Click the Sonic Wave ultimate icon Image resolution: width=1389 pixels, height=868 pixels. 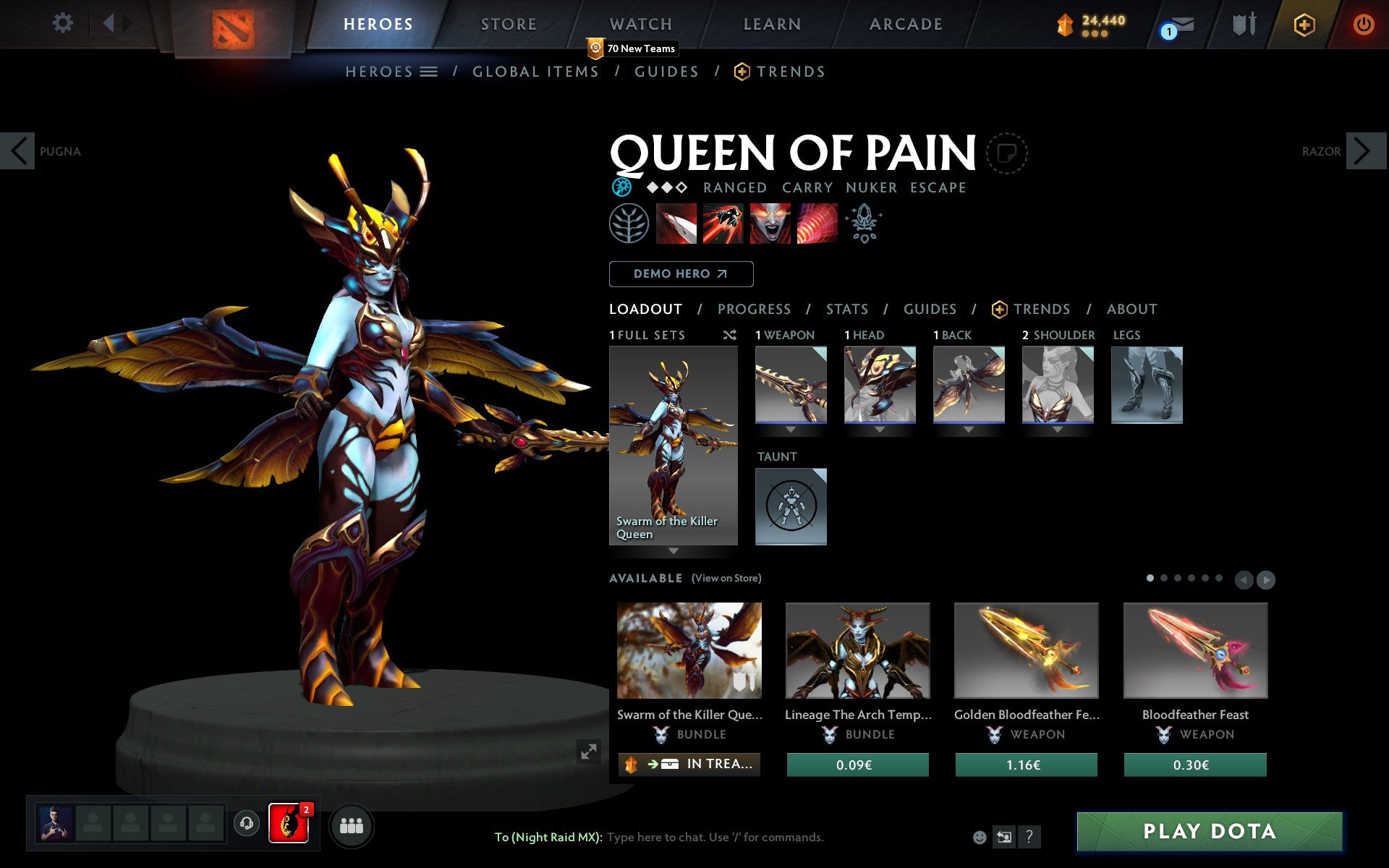(x=816, y=224)
